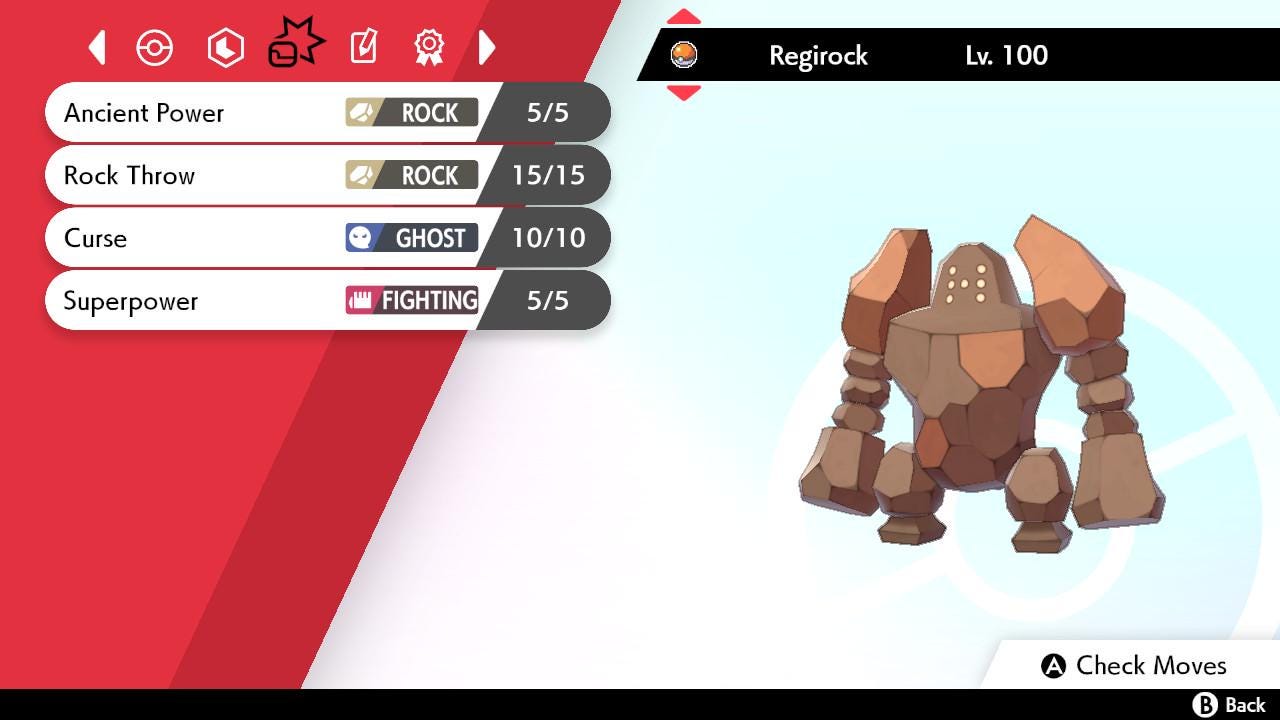Viewport: 1280px width, 720px height.
Task: Go Back from the summary screen
Action: (x=1229, y=705)
